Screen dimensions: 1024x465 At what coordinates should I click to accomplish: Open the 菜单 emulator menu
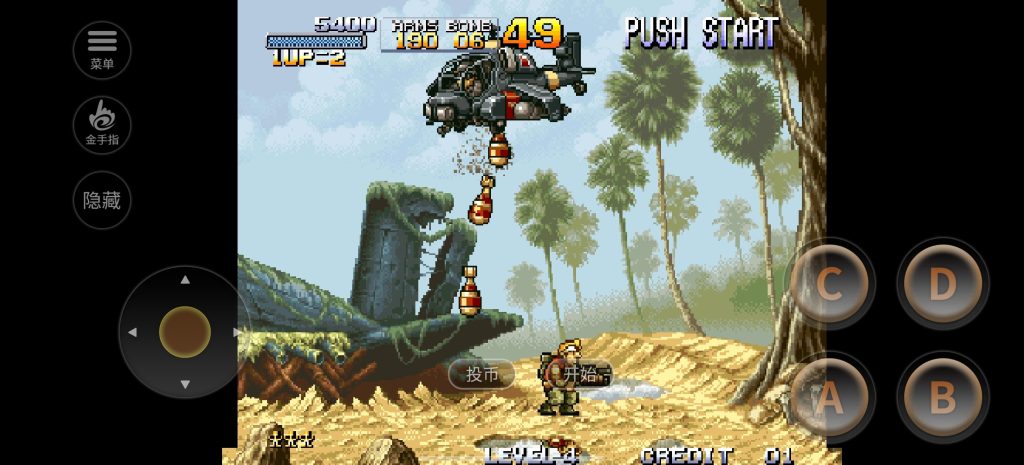click(x=102, y=49)
